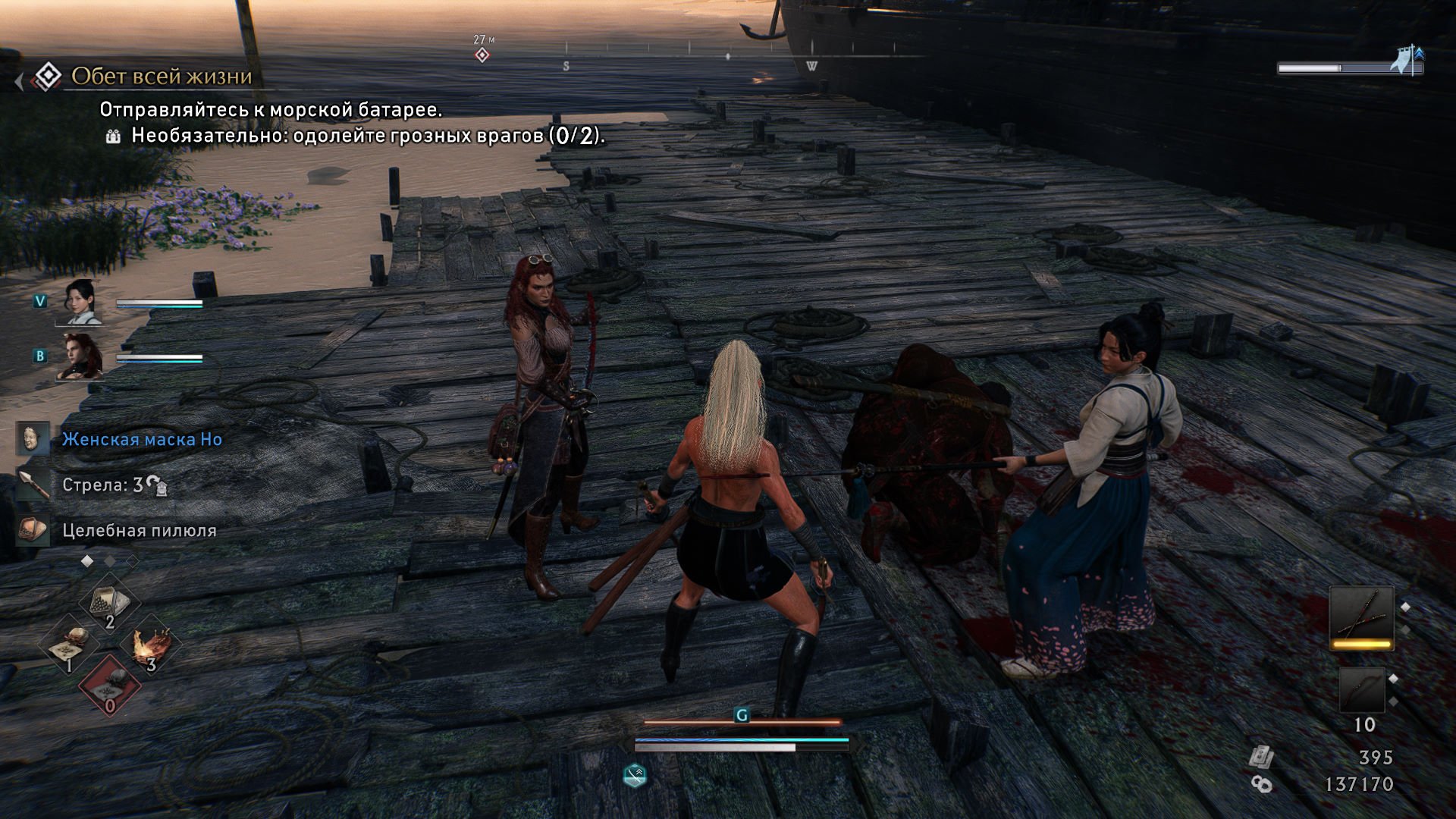The width and height of the screenshot is (1456, 819).
Task: Open the quest tracker 'Обет всей жизни'
Action: click(x=161, y=77)
